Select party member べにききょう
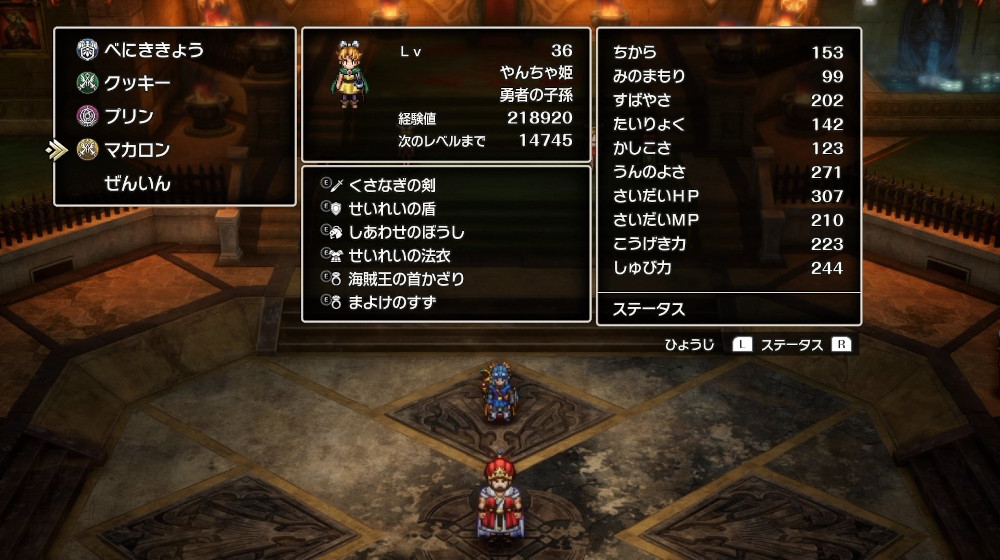 click(x=151, y=49)
